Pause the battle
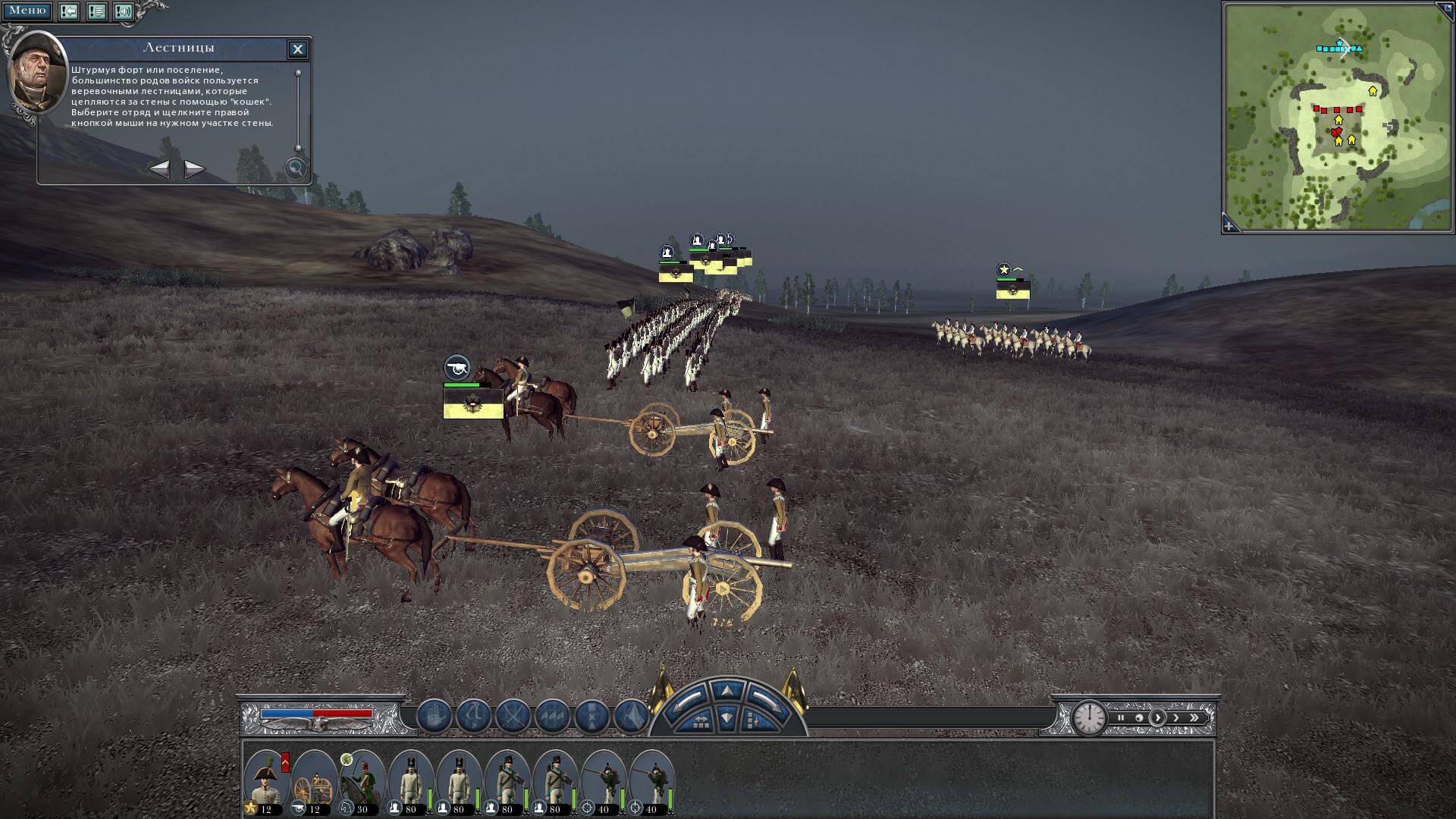The width and height of the screenshot is (1456, 819). point(1120,717)
